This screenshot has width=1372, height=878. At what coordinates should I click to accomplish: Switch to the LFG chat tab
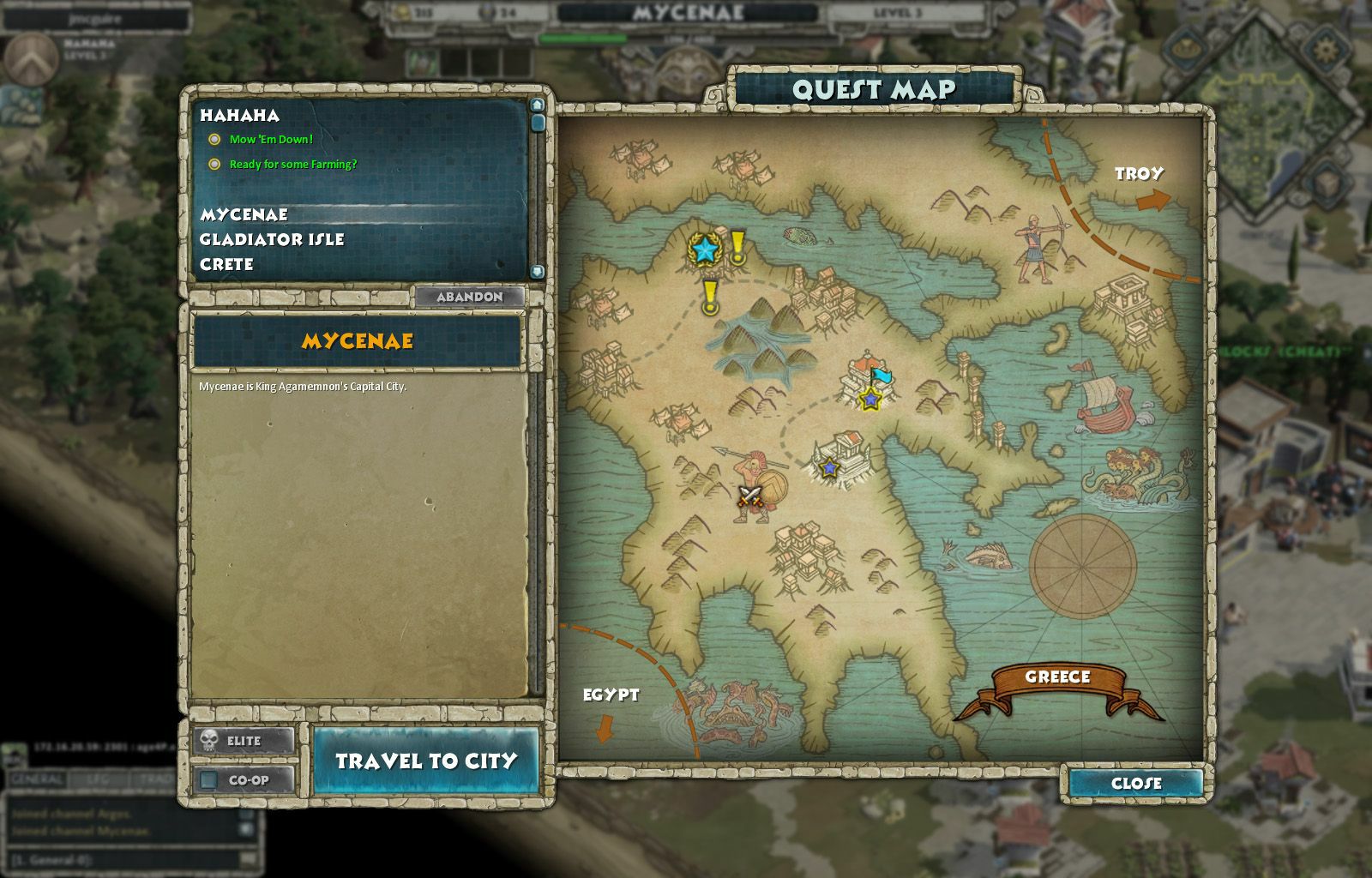[94, 779]
